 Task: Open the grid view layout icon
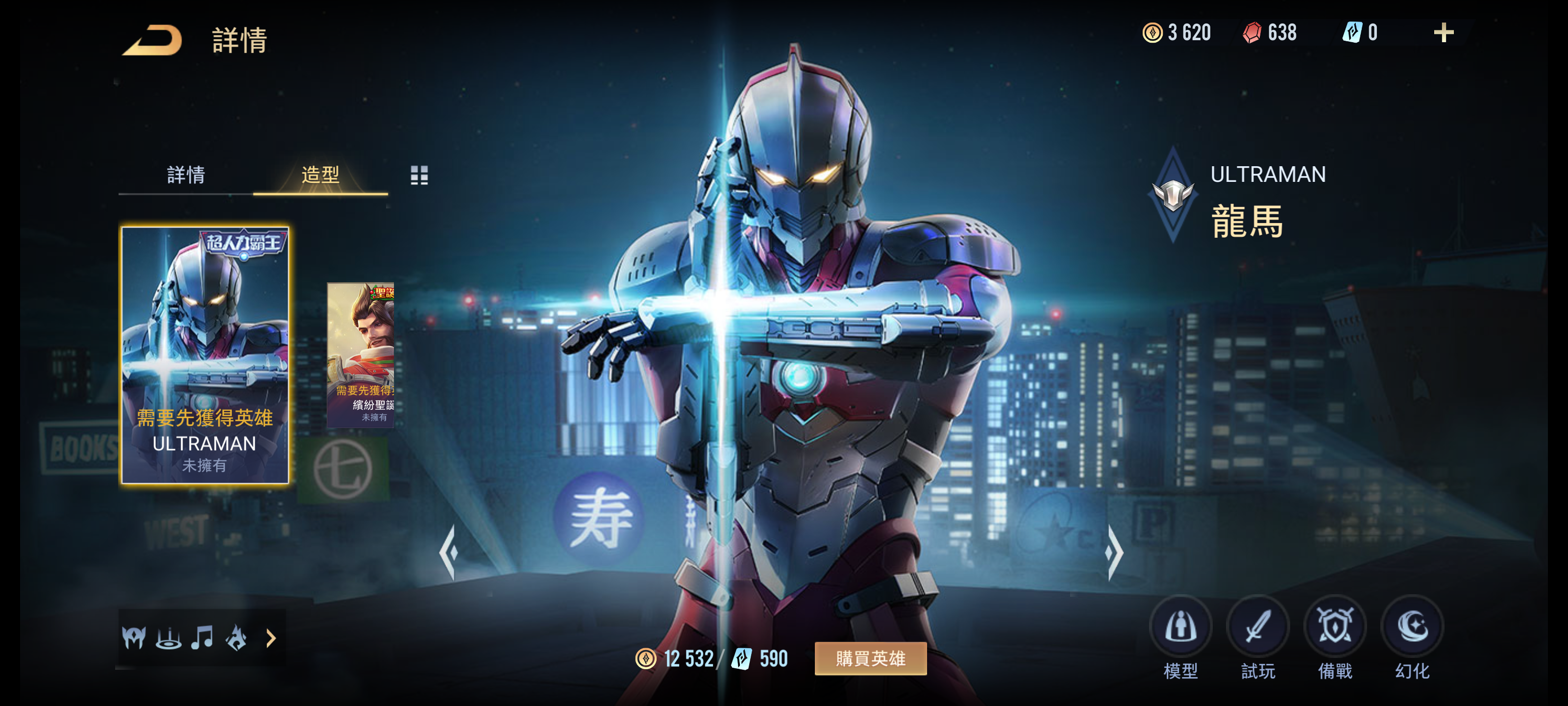pos(420,176)
